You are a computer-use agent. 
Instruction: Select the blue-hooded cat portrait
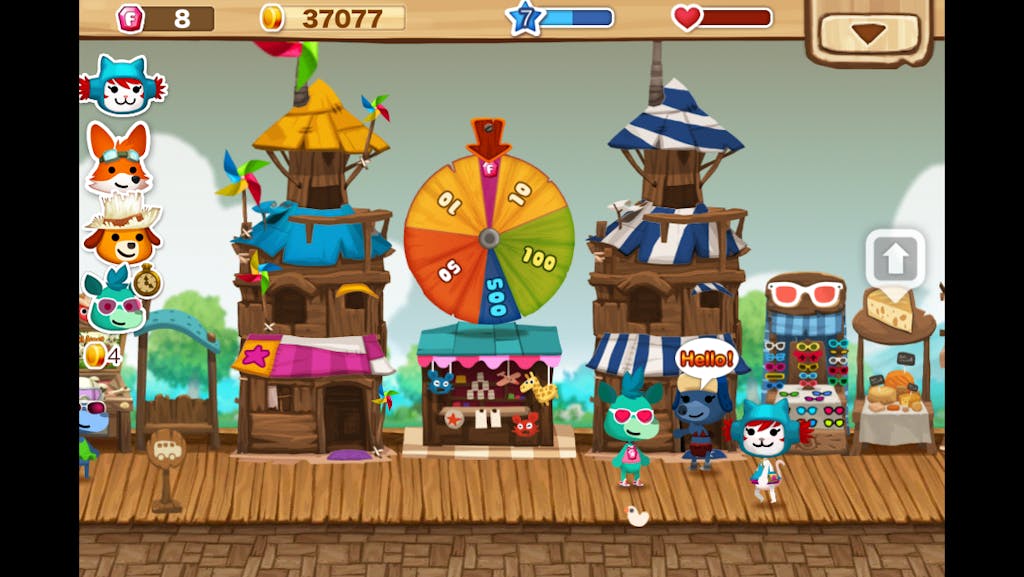coord(122,86)
